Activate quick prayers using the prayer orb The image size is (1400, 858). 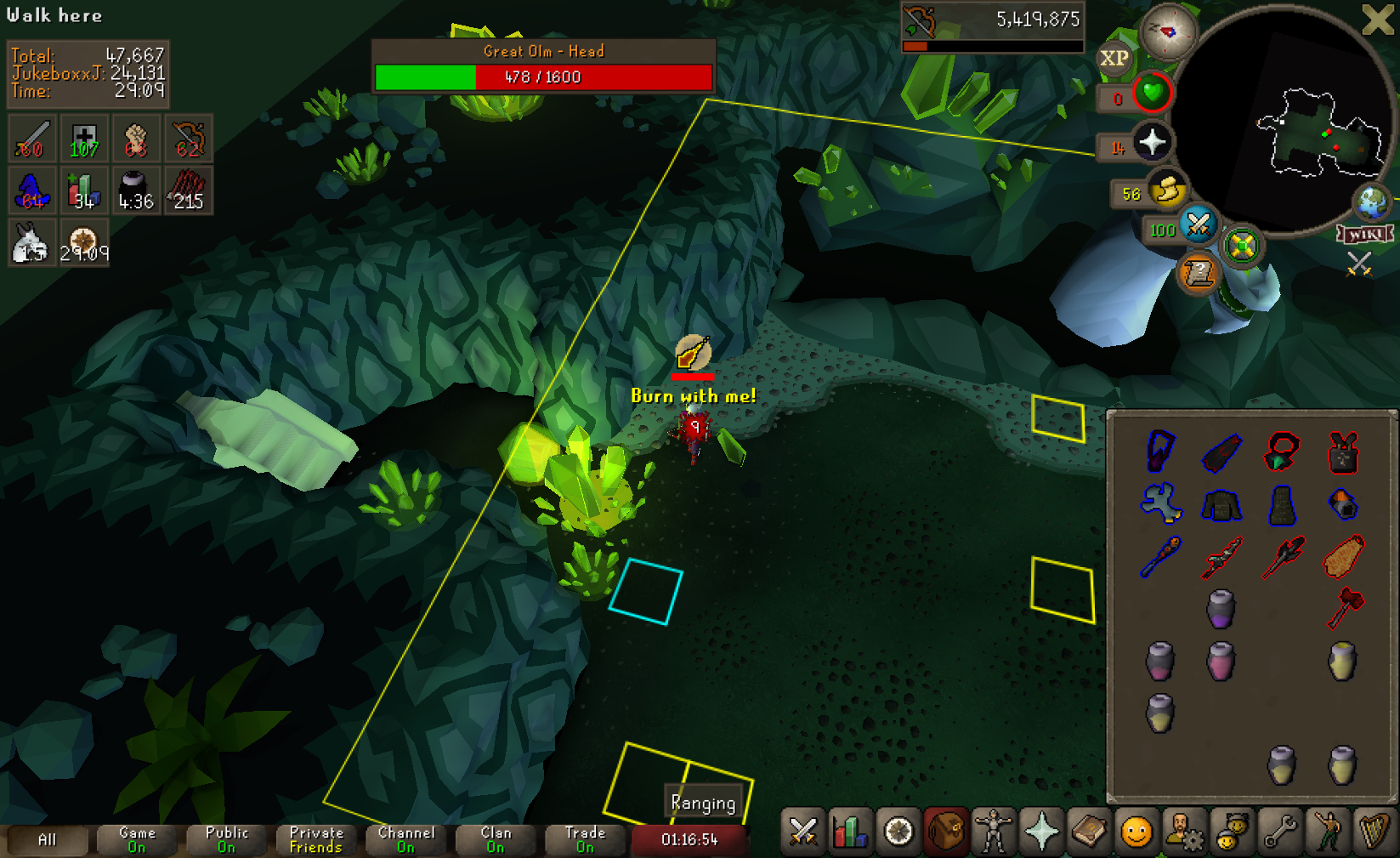click(x=1152, y=143)
